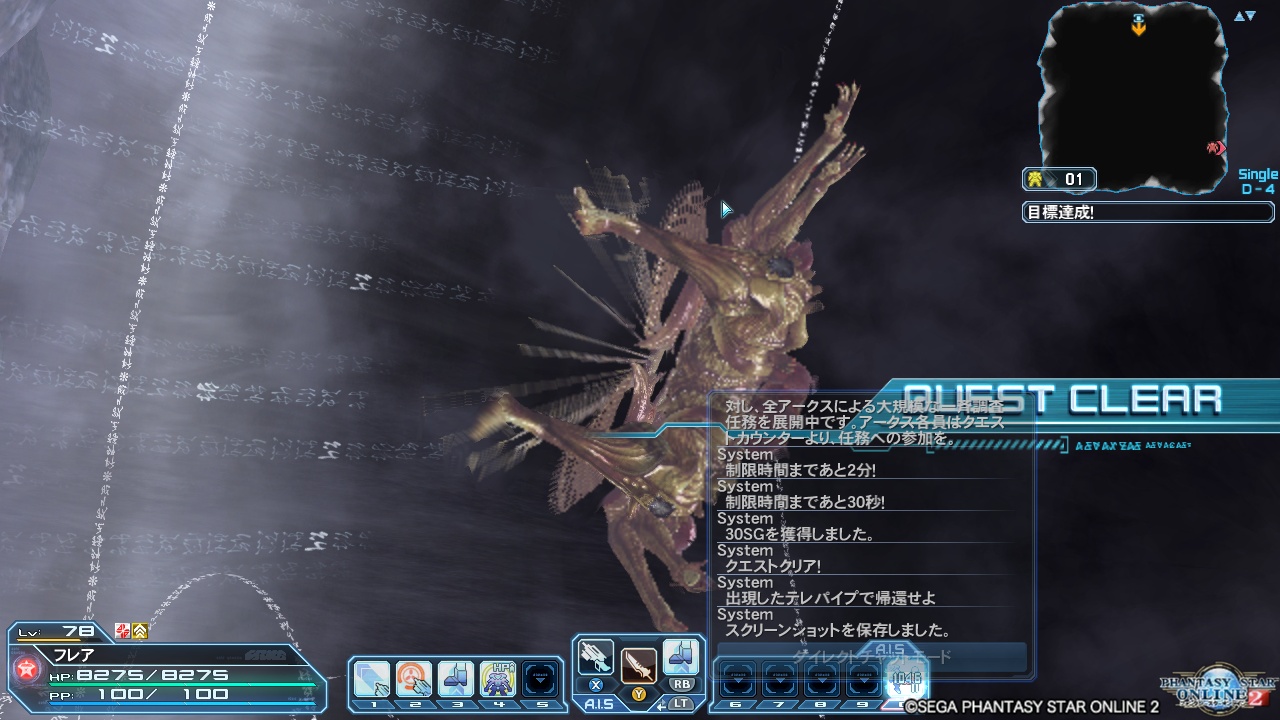Expand the empty slot 6 selector
The height and width of the screenshot is (720, 1280).
click(x=738, y=679)
